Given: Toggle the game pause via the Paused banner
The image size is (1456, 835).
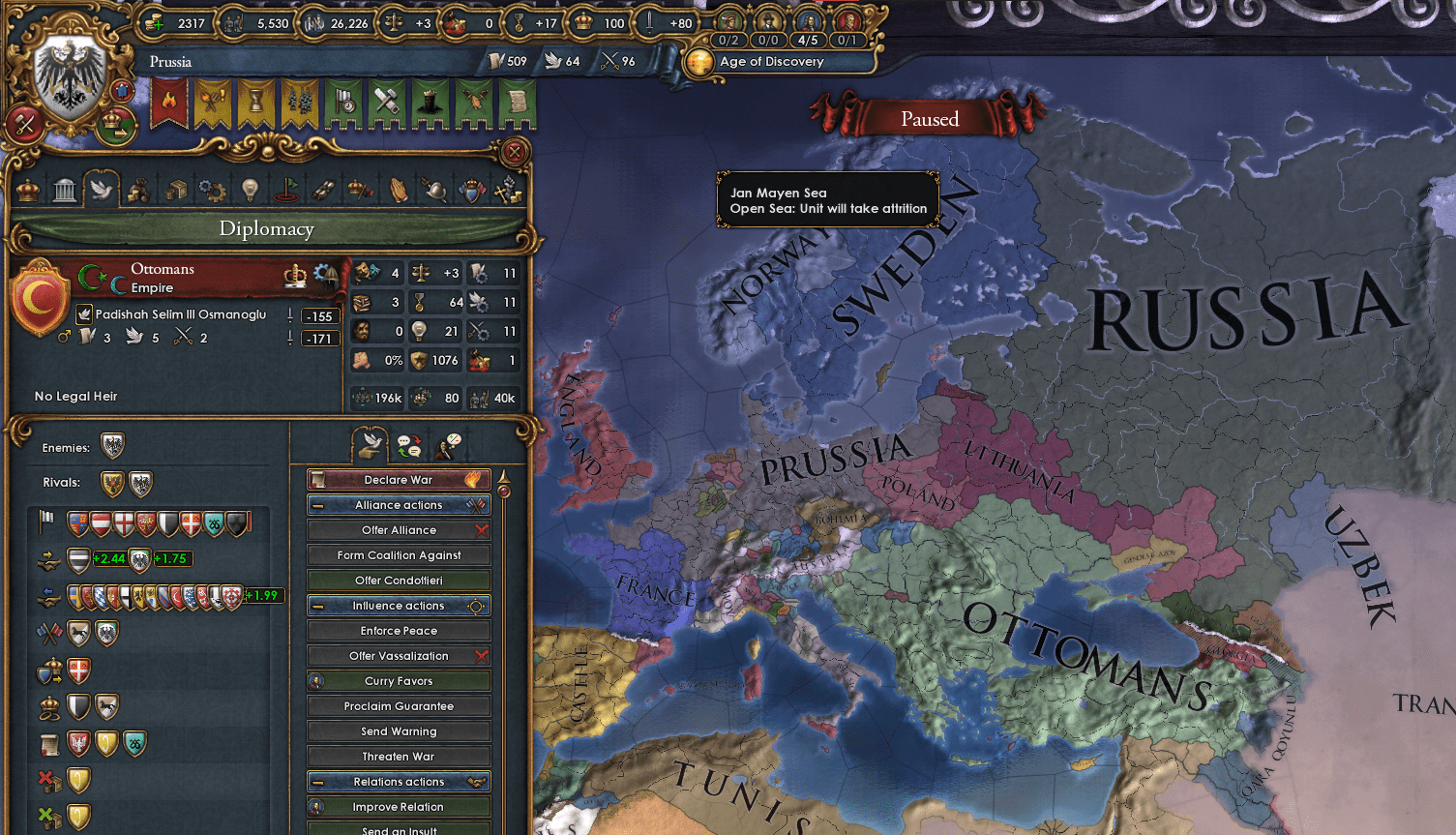Looking at the screenshot, I should [x=929, y=118].
